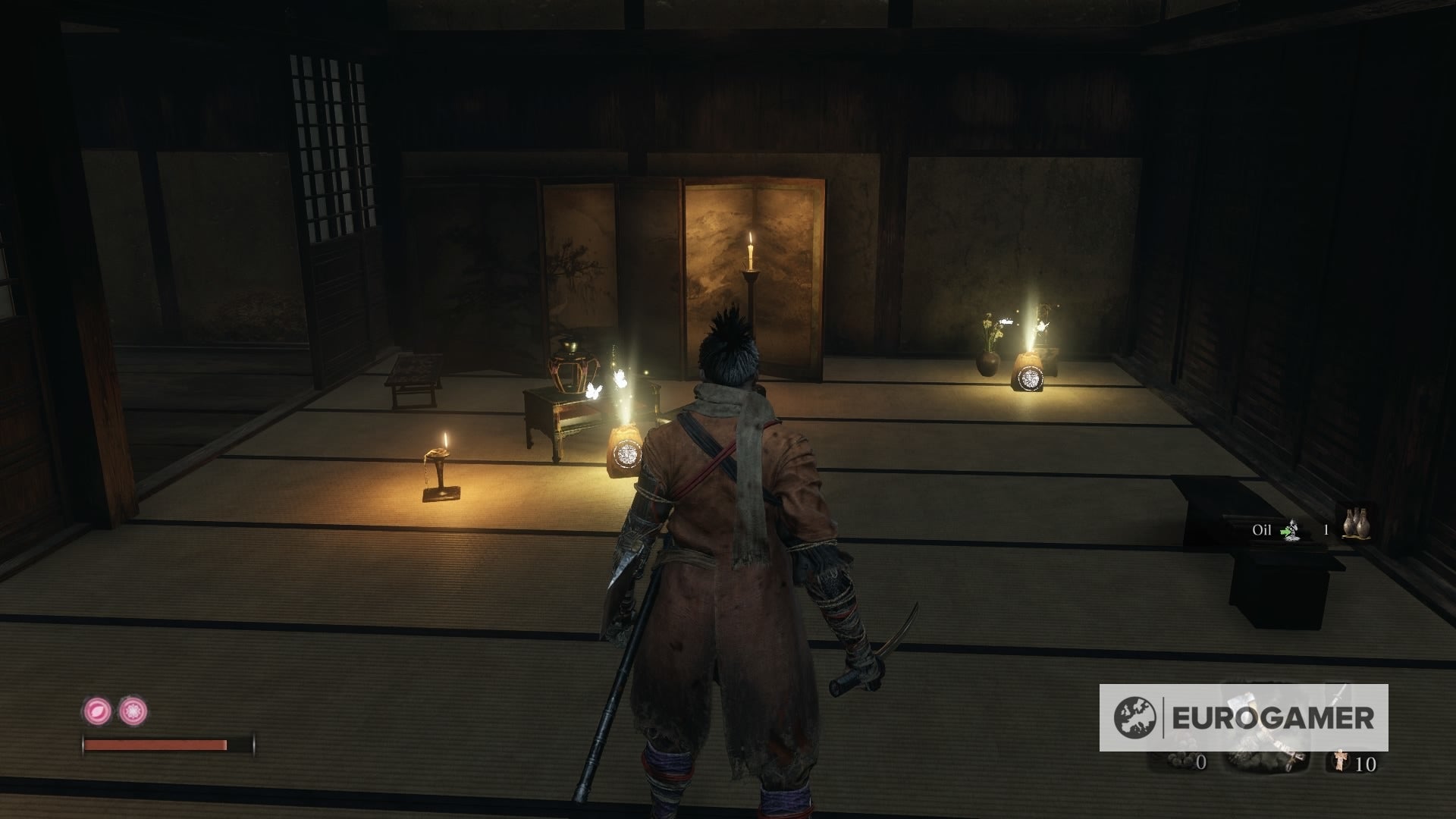1456x819 pixels.
Task: Click the spirit emblem icon showing 10
Action: coord(1340,762)
